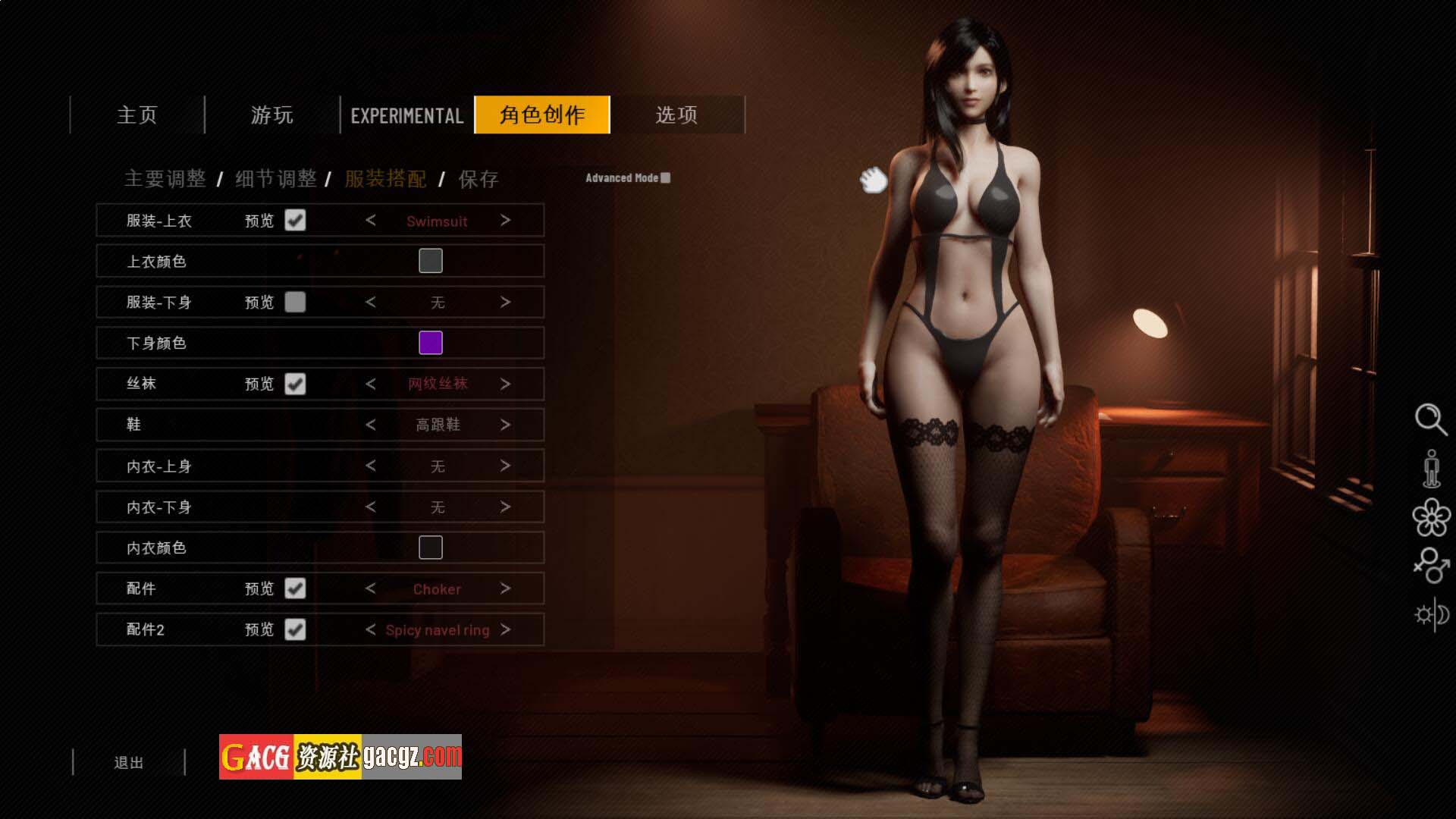
Task: Open the 内衣颜色 underwear color swatch
Action: click(431, 548)
